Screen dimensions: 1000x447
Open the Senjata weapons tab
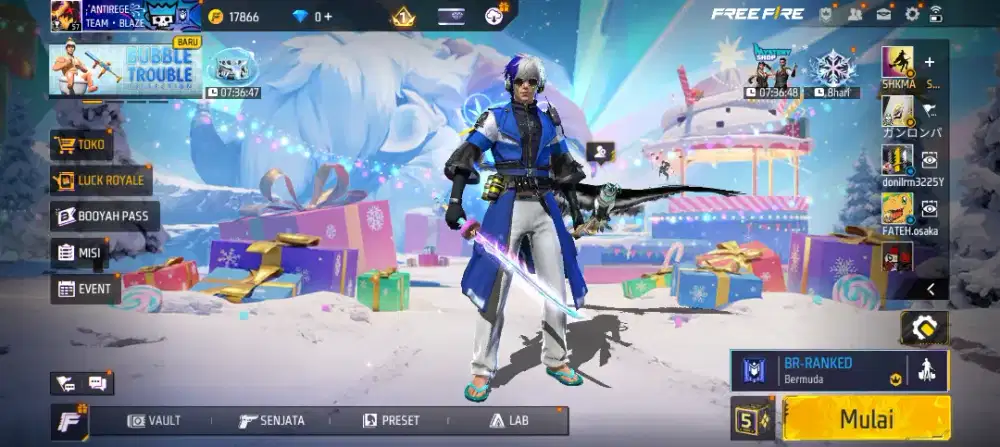click(272, 421)
